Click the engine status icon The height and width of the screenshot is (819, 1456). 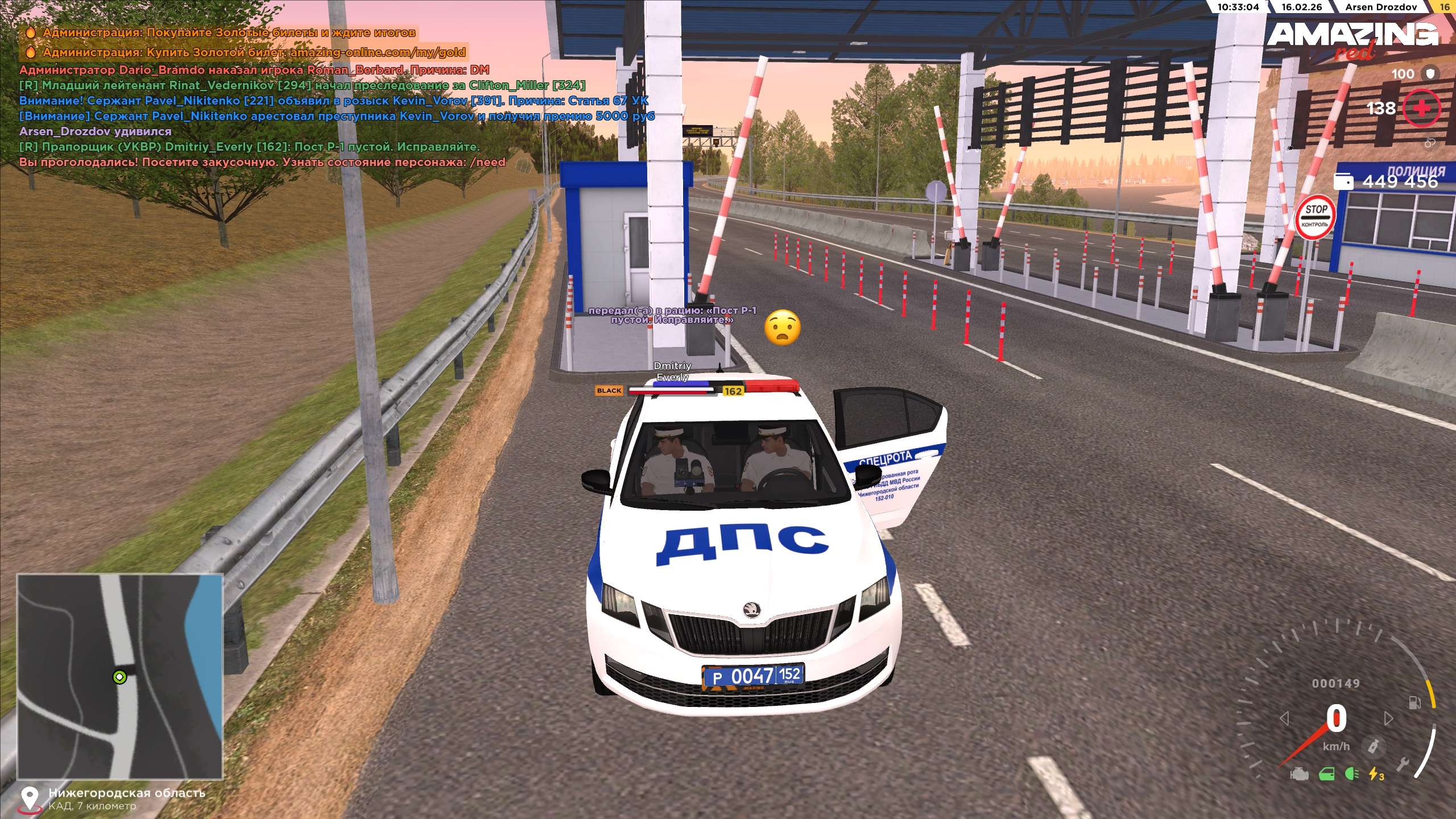pyautogui.click(x=1300, y=774)
